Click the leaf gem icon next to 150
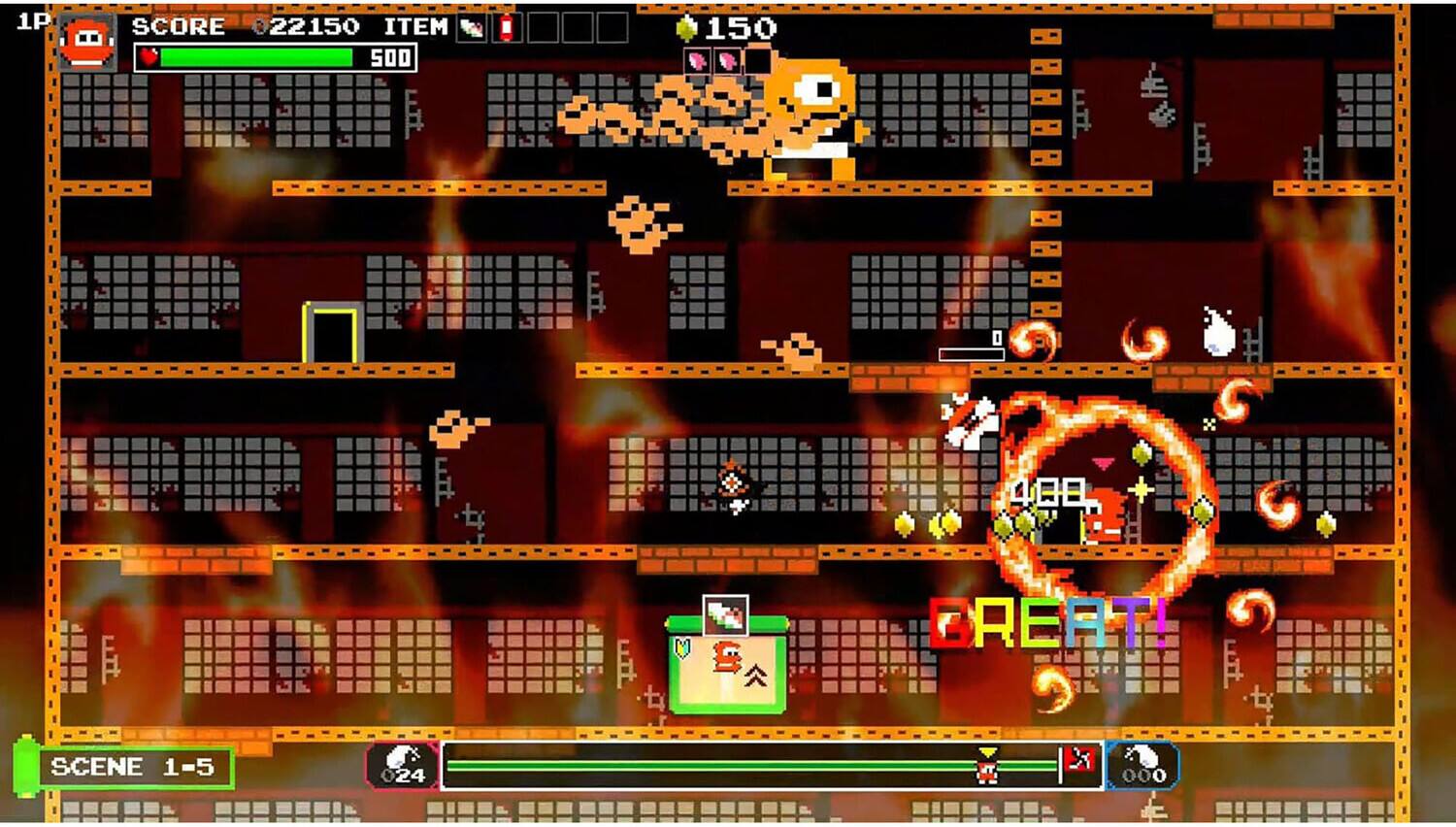Image resolution: width=1456 pixels, height=827 pixels. pos(687,27)
